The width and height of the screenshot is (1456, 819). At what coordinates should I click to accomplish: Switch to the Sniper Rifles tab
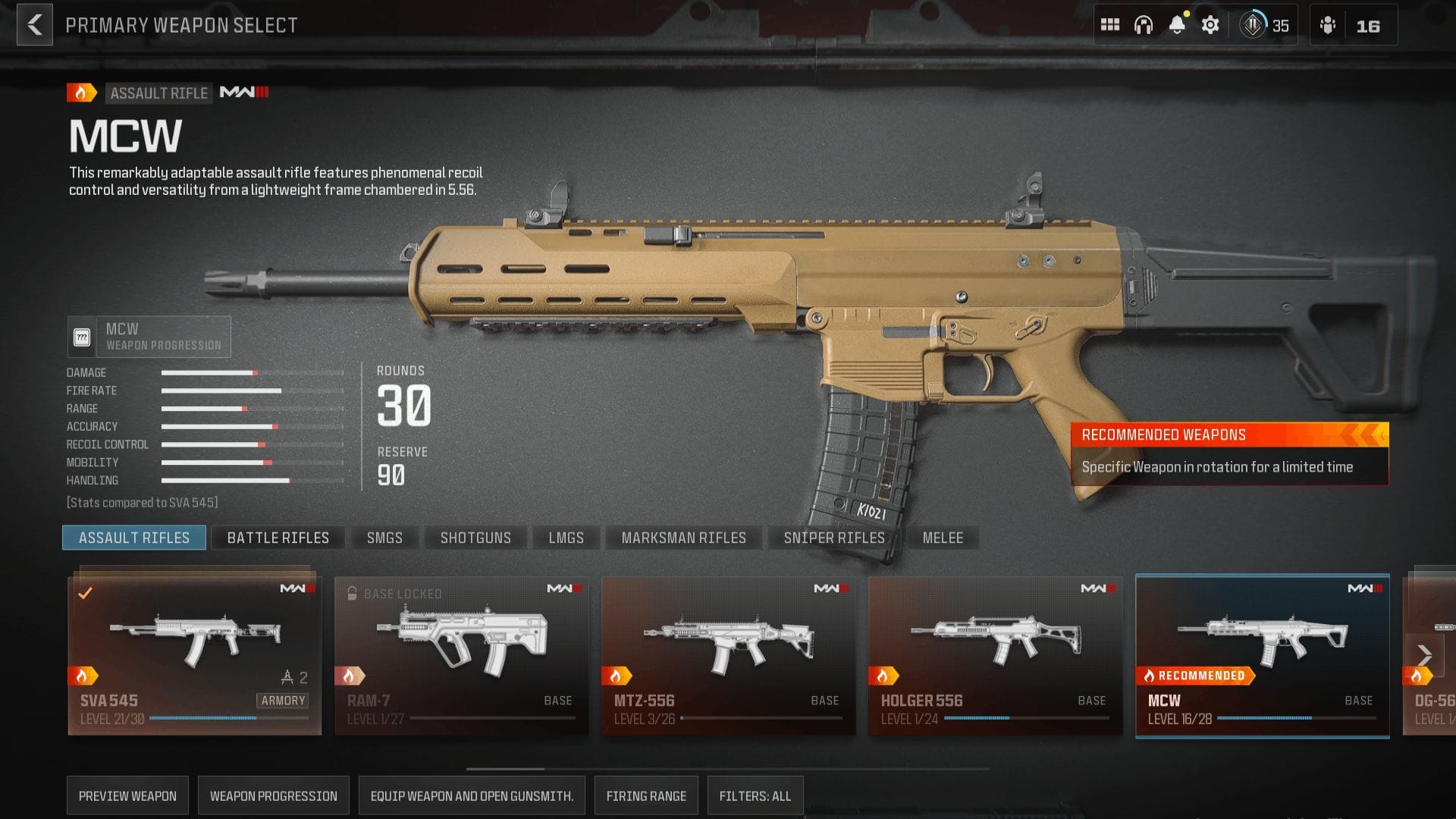point(834,537)
